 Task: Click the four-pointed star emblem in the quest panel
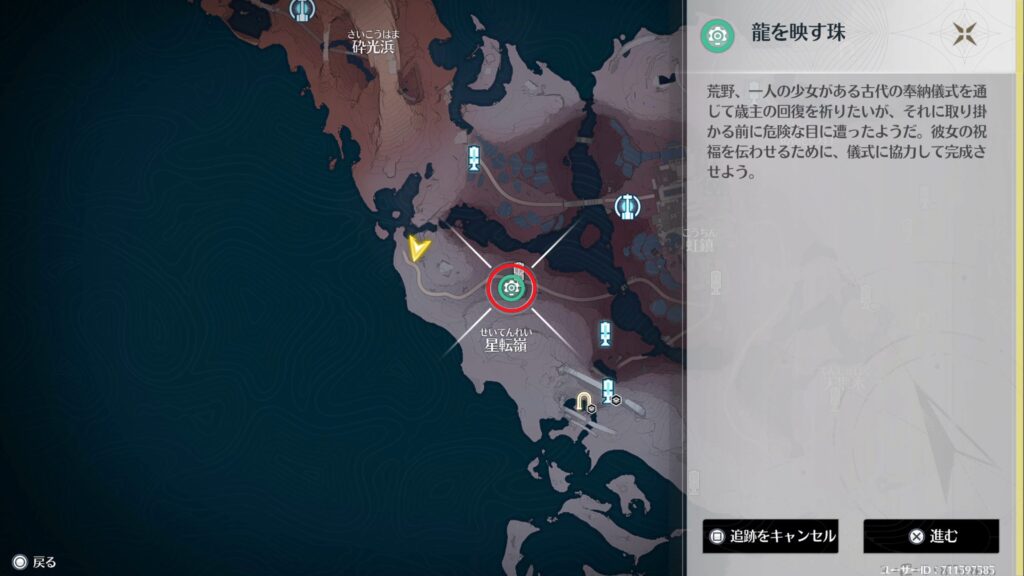click(964, 34)
